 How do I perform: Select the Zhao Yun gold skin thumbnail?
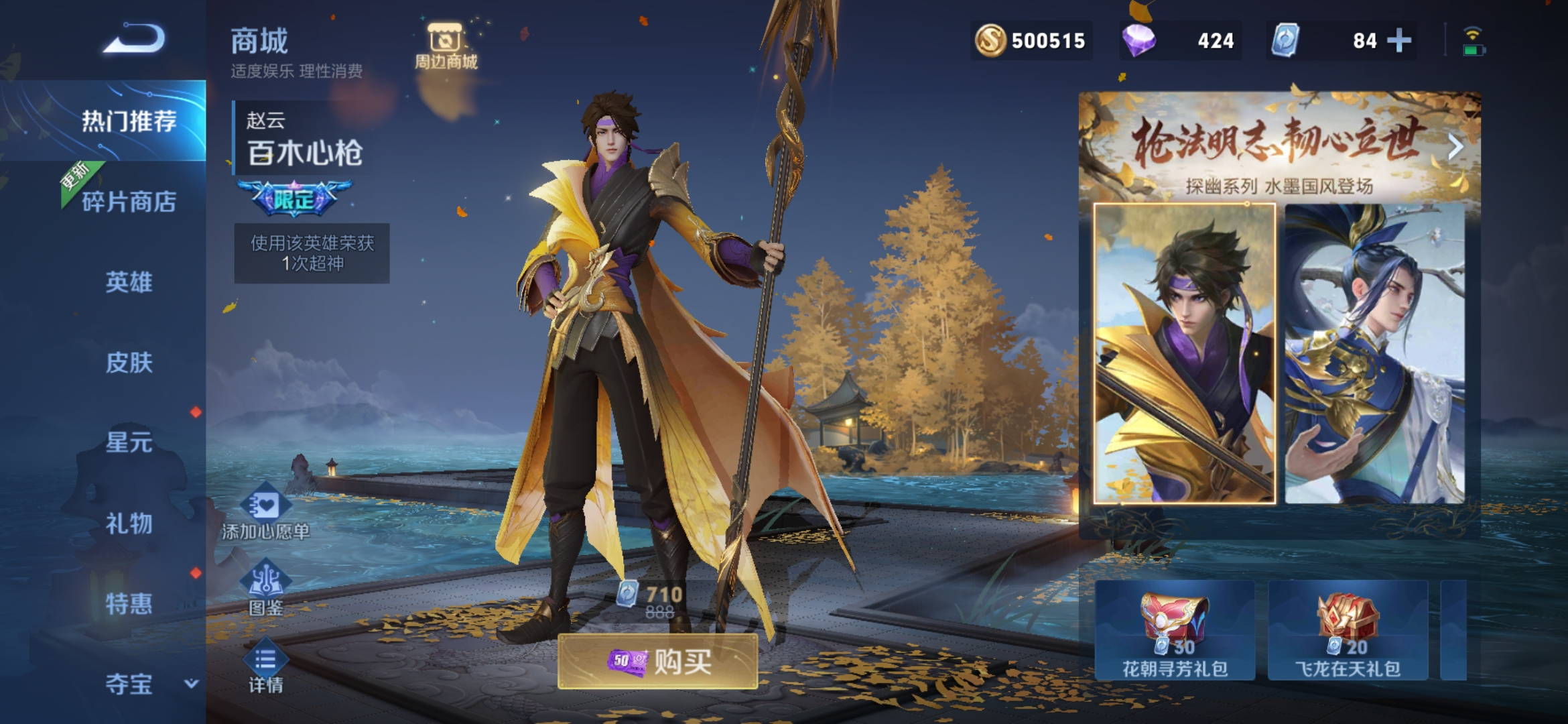tap(1184, 353)
